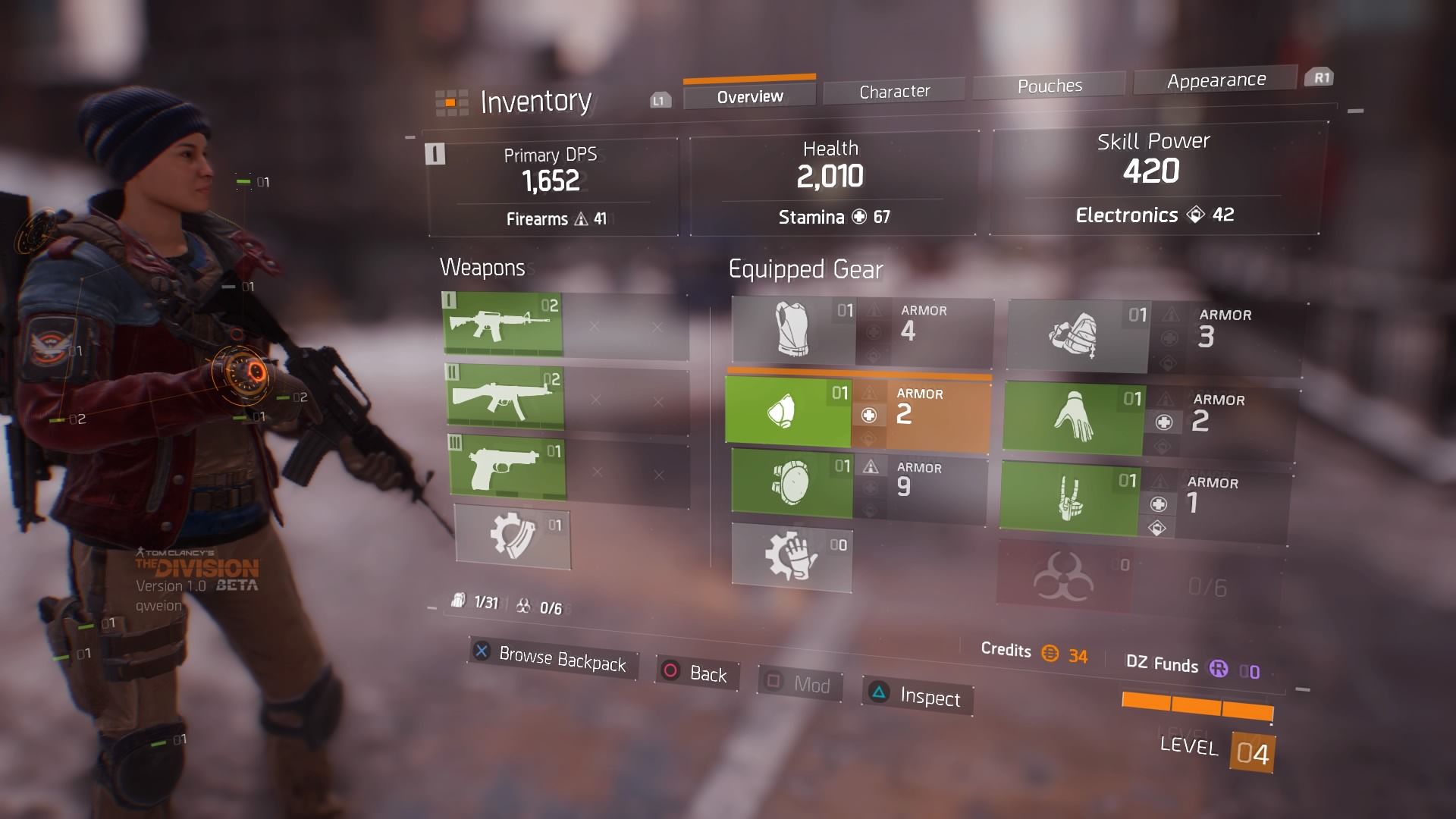Select the secondary submachine gun slot
The width and height of the screenshot is (1456, 819).
[x=505, y=397]
